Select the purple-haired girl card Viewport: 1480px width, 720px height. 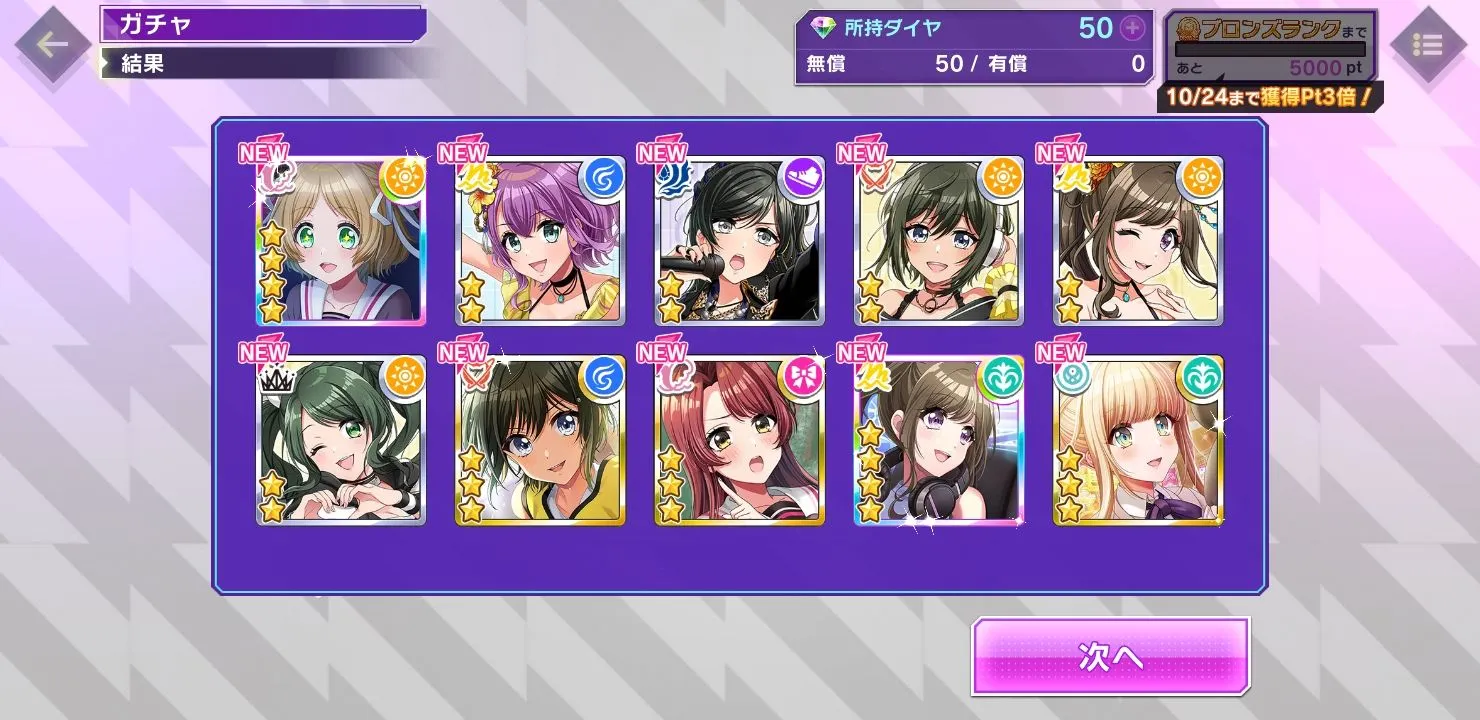(540, 241)
